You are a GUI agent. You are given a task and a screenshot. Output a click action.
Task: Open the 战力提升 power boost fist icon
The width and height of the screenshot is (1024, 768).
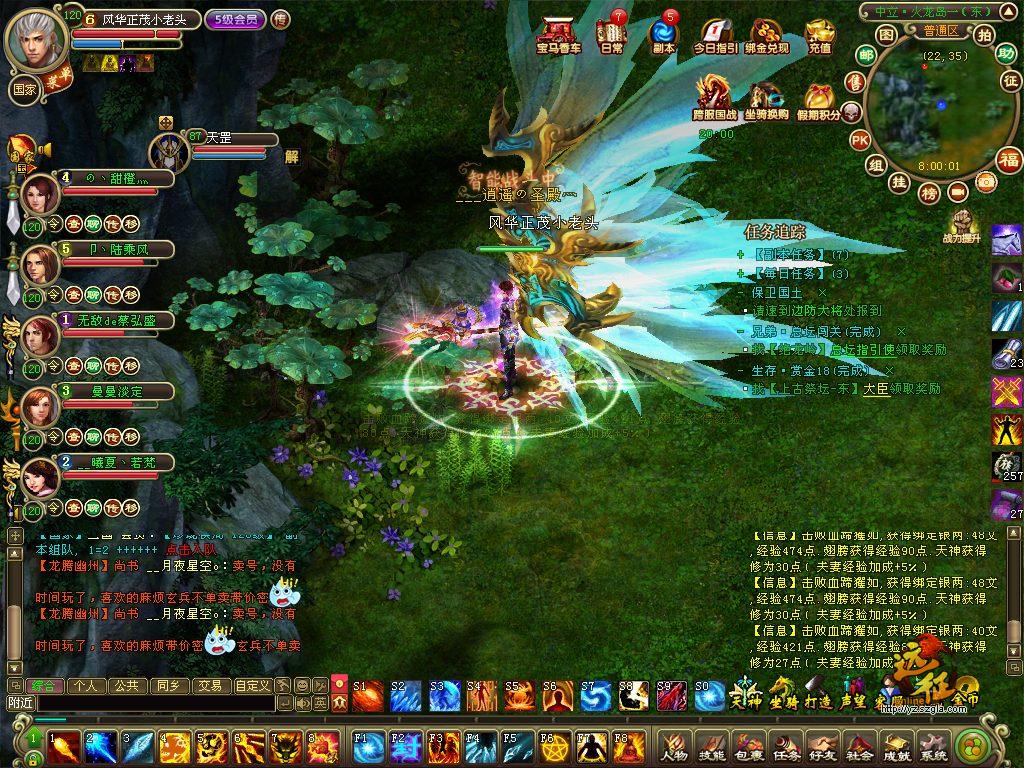[x=964, y=224]
